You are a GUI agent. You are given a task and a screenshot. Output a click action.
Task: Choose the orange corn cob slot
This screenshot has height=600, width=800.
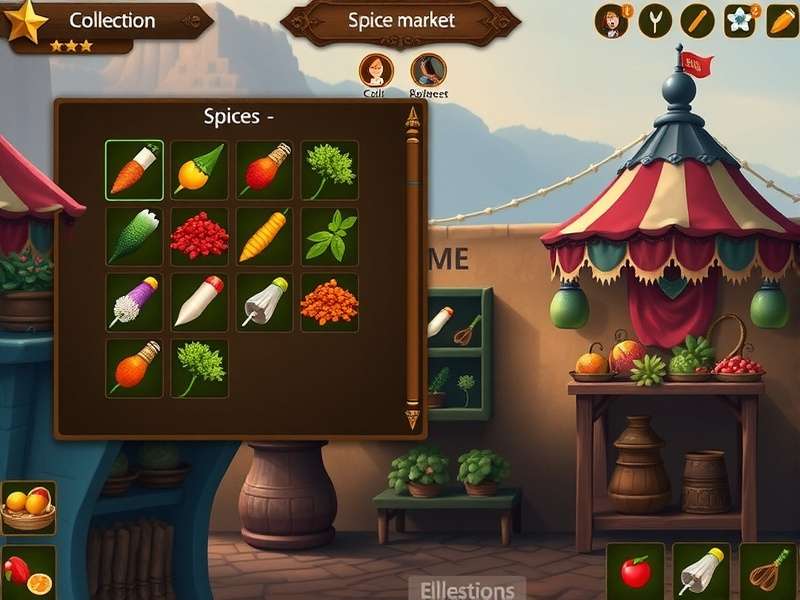pyautogui.click(x=265, y=236)
